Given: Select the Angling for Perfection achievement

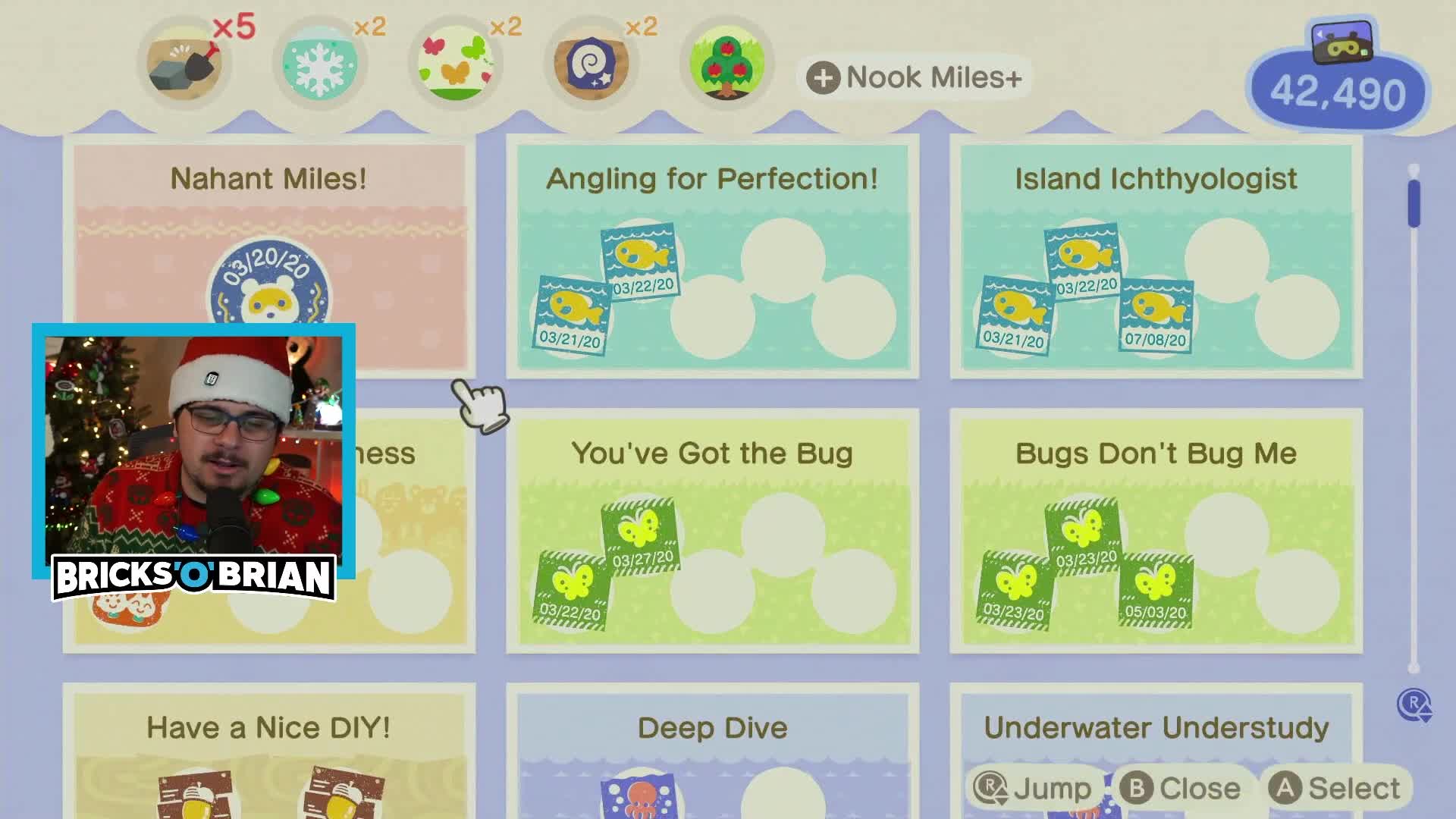Looking at the screenshot, I should [x=713, y=254].
